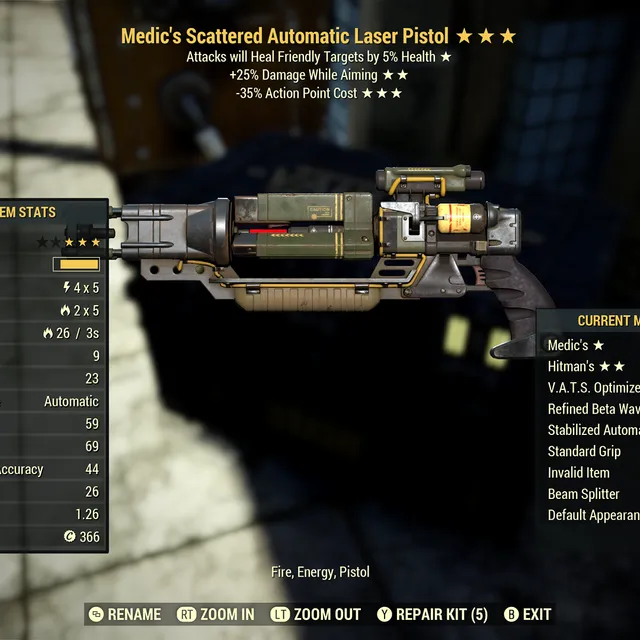Use the Repair Kit (5) option

432,614
